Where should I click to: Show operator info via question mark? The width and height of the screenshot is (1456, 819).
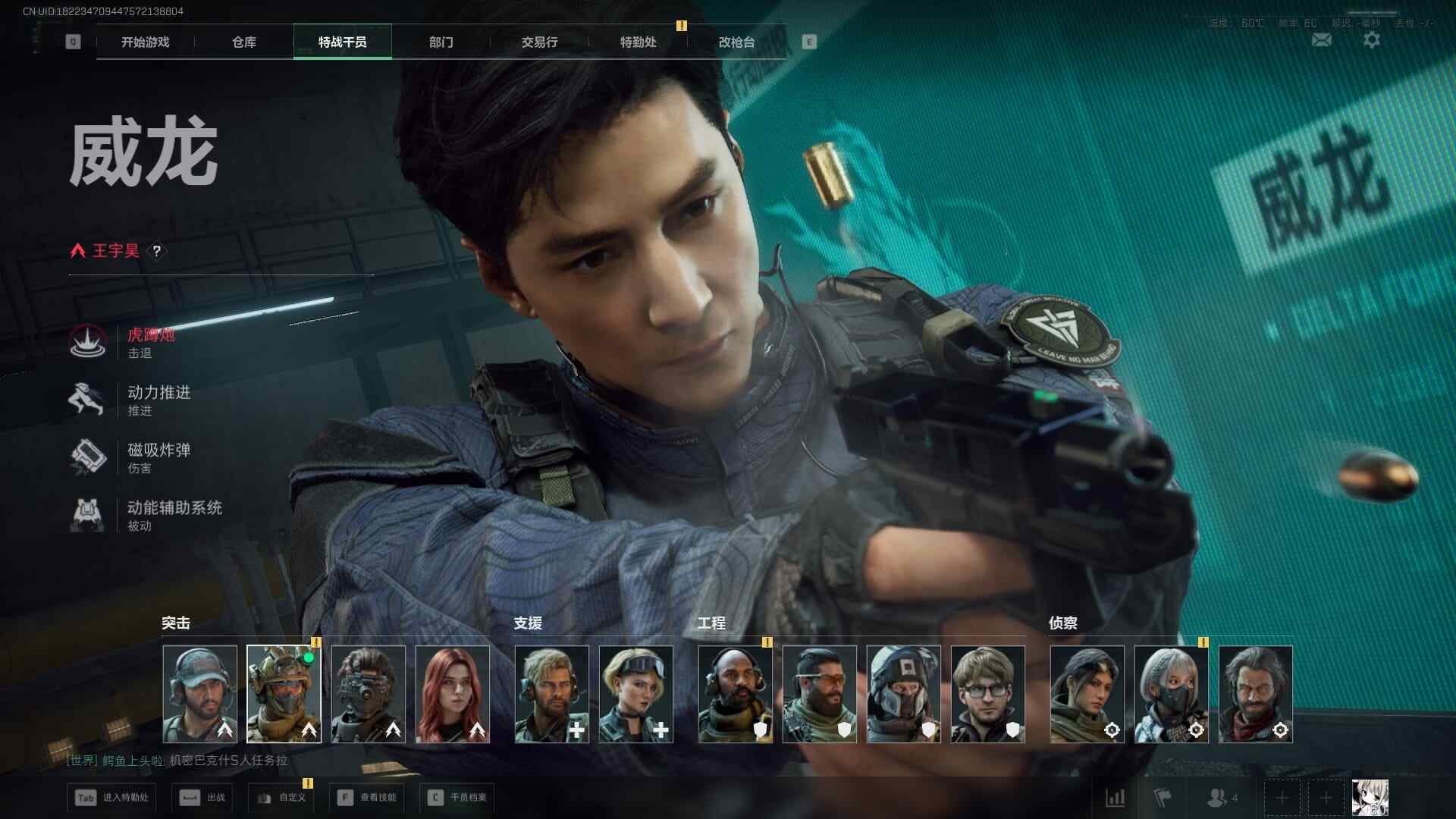coord(157,251)
